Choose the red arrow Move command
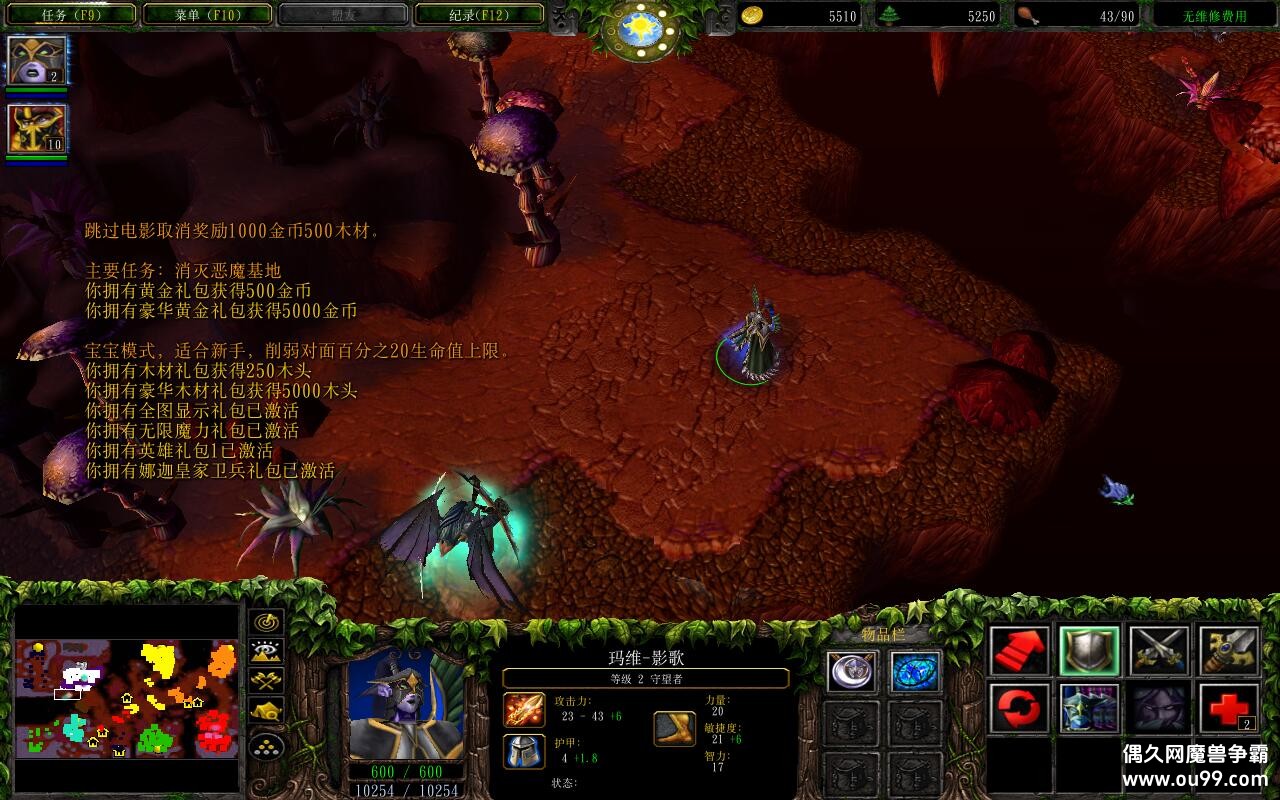 tap(1020, 651)
